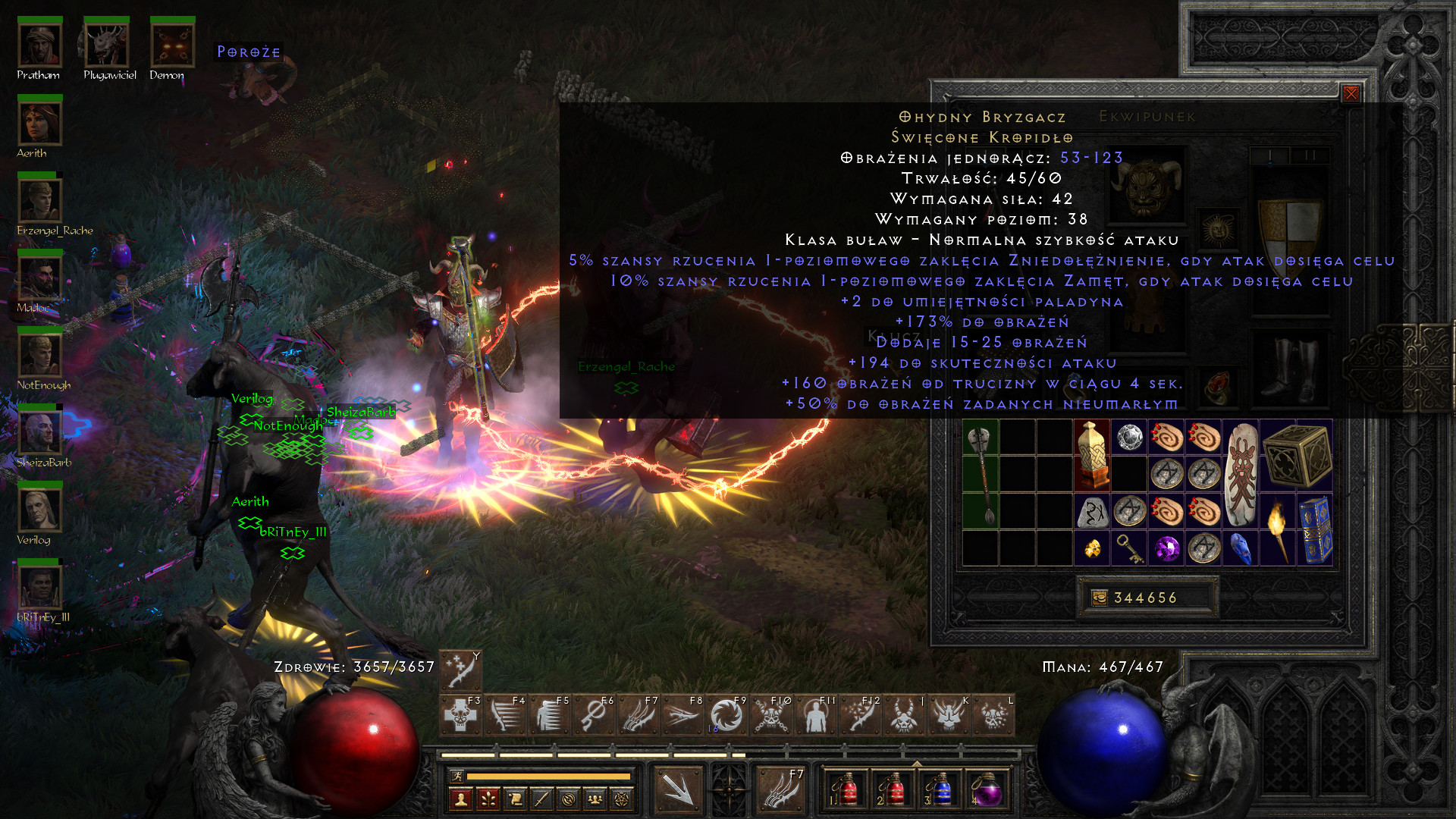The image size is (1456, 819).
Task: Select the grey rune stone
Action: click(1092, 513)
